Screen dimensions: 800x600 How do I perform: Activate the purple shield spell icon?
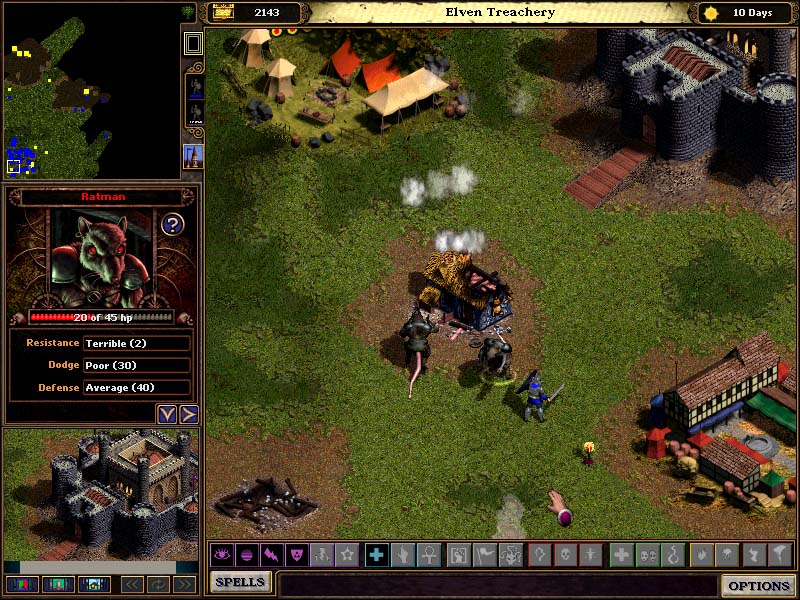point(297,554)
